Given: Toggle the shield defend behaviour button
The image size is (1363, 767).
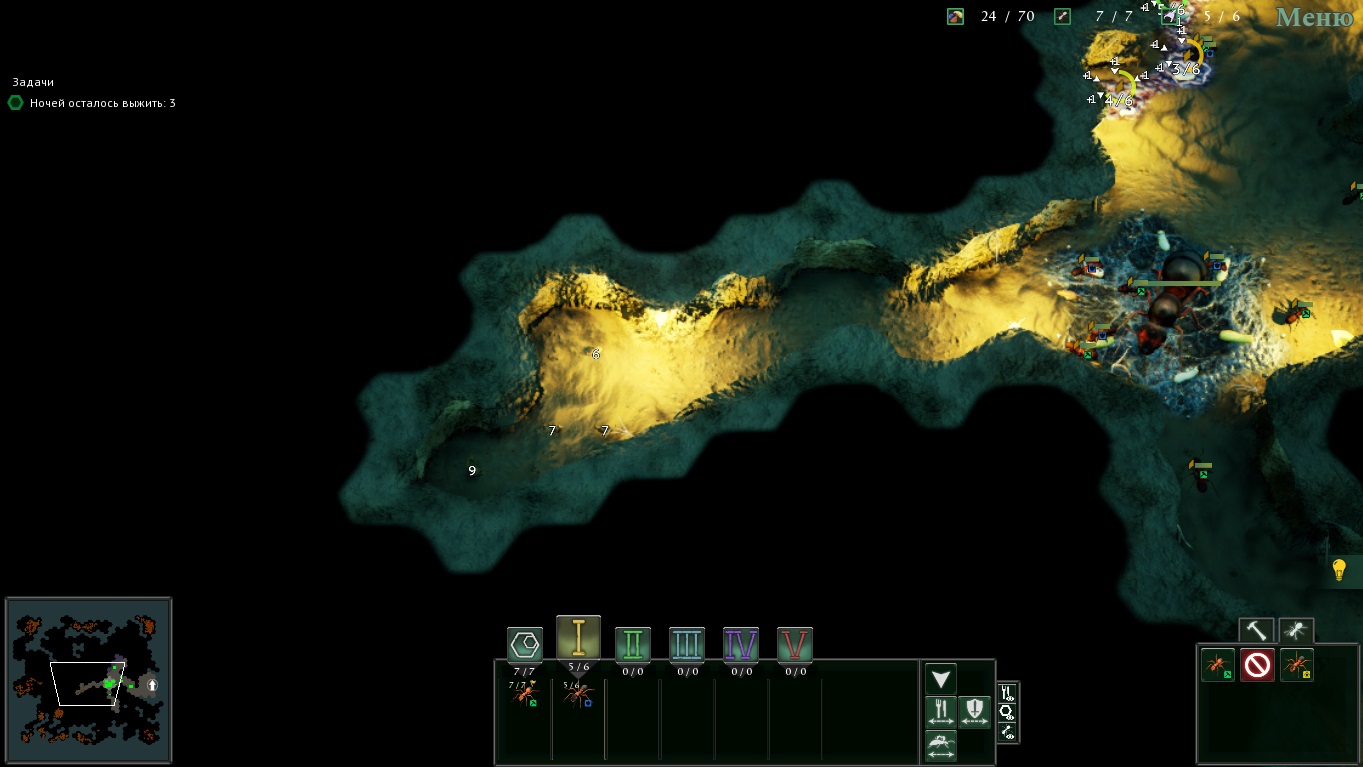Looking at the screenshot, I should coord(975,712).
